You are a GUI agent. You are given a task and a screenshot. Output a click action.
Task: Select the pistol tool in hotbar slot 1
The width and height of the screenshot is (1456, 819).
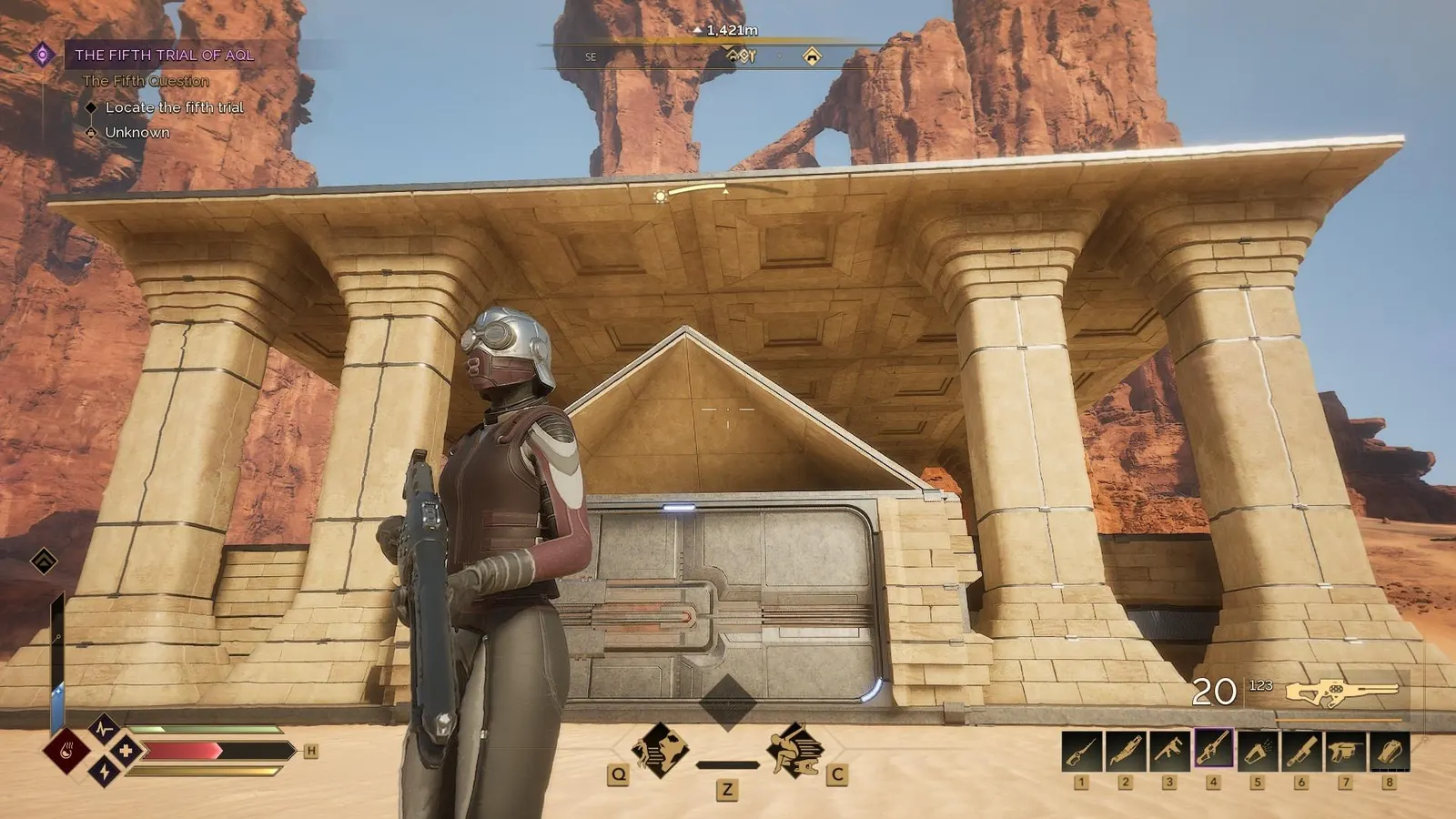click(x=1082, y=749)
